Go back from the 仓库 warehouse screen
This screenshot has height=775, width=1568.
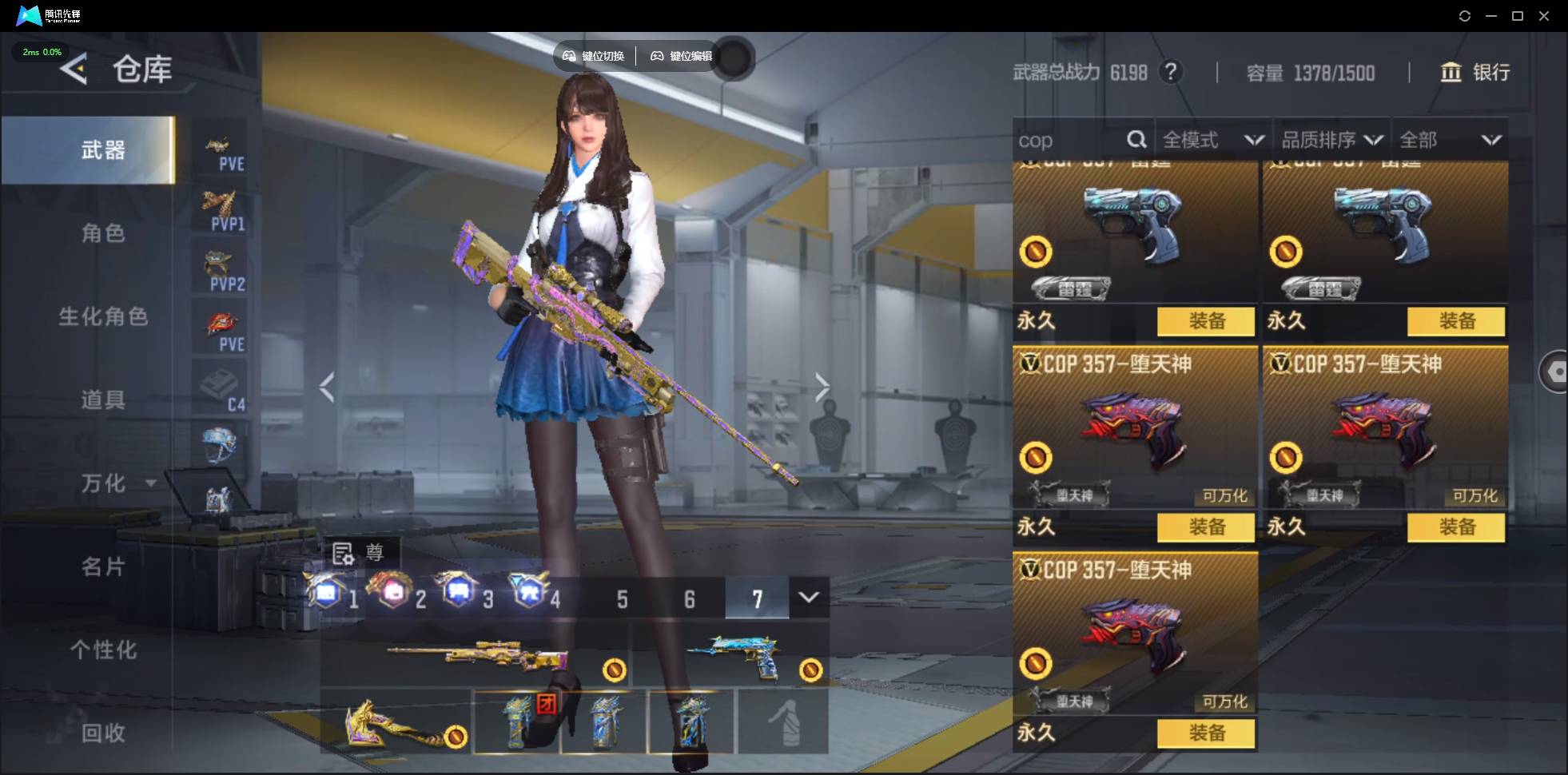tap(74, 70)
